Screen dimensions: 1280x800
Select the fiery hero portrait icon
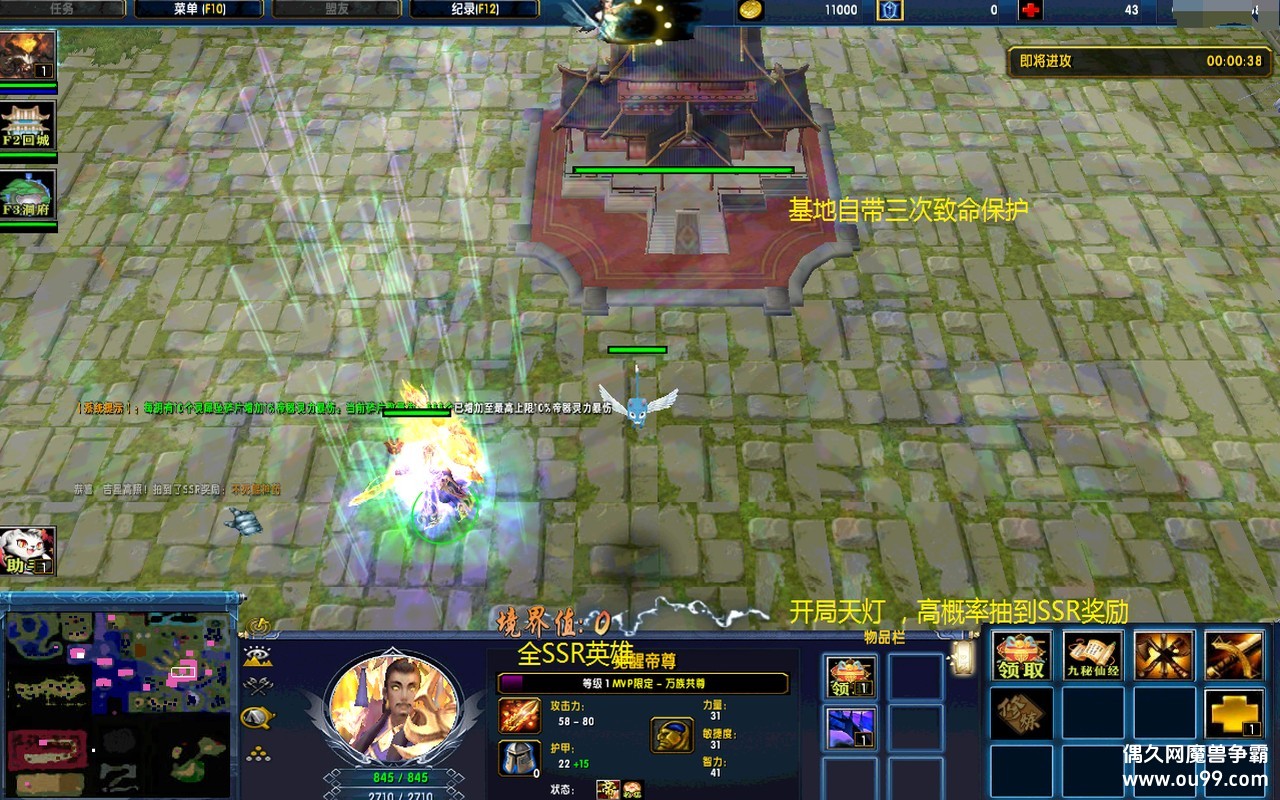pyautogui.click(x=28, y=55)
